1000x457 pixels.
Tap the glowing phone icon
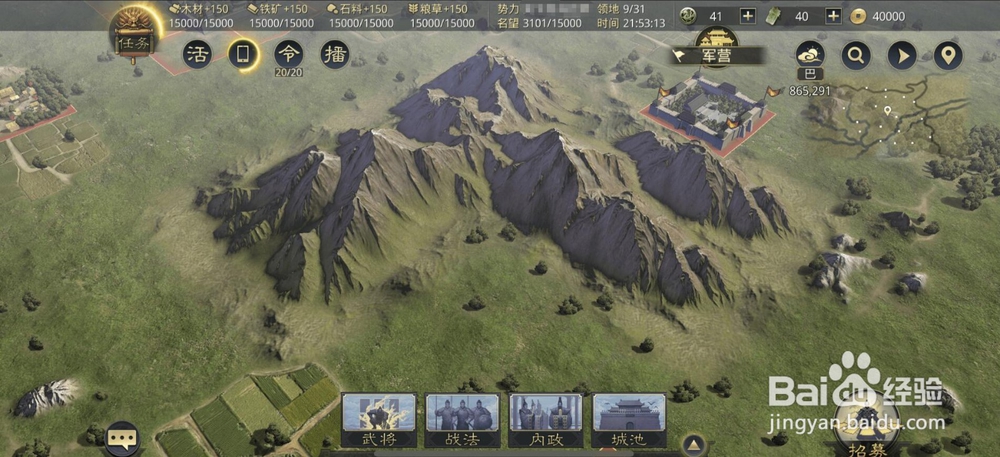click(x=241, y=54)
